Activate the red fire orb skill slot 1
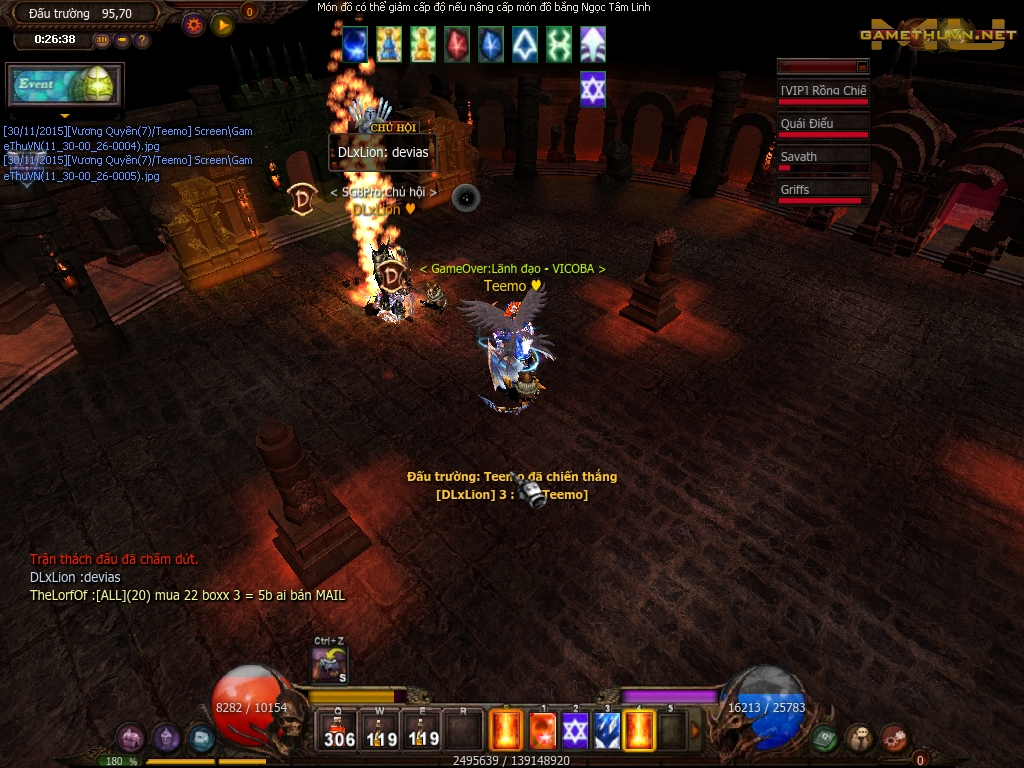Screen dimensions: 1024x768 point(542,730)
